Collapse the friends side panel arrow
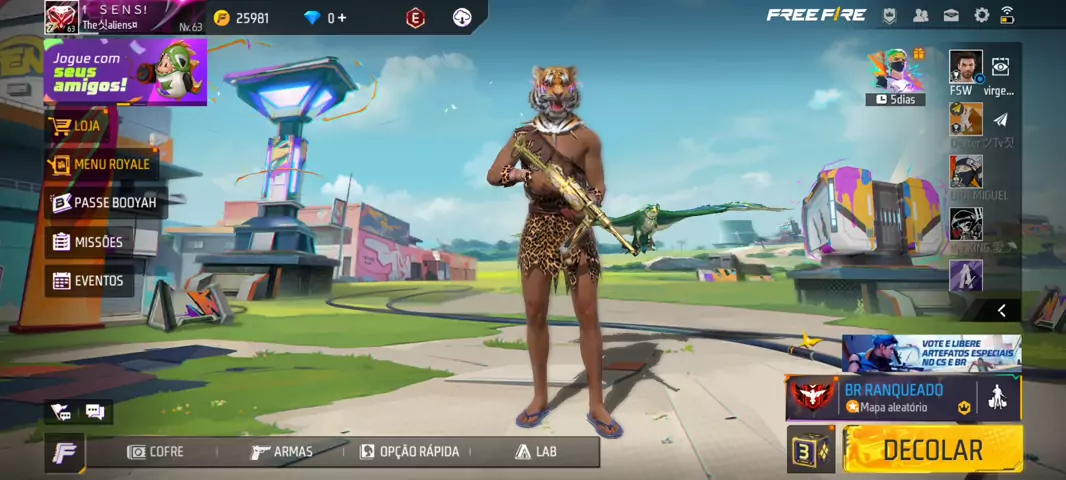The height and width of the screenshot is (480, 1066). pyautogui.click(x=1001, y=311)
